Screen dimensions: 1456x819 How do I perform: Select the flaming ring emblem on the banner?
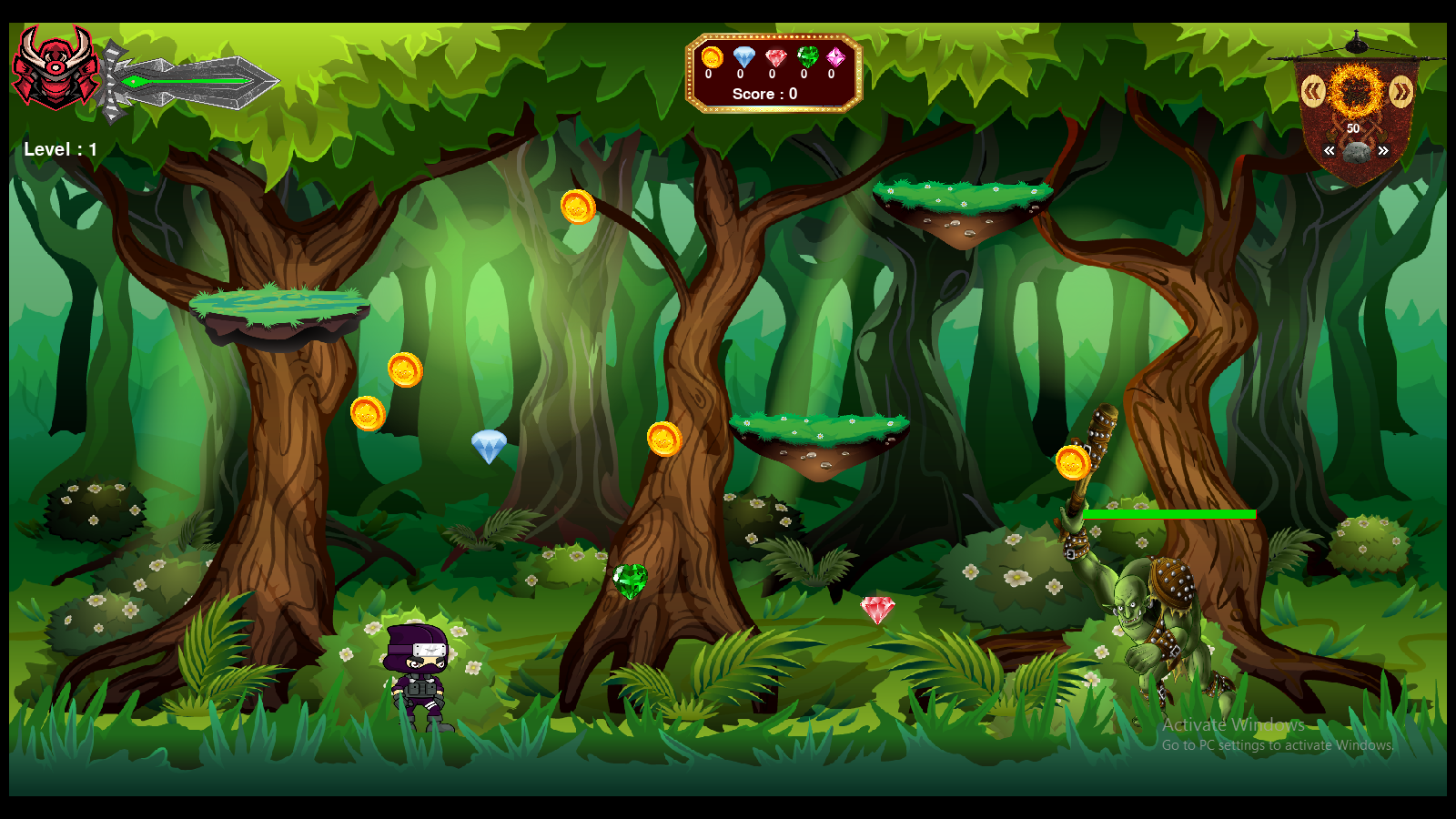(1355, 91)
